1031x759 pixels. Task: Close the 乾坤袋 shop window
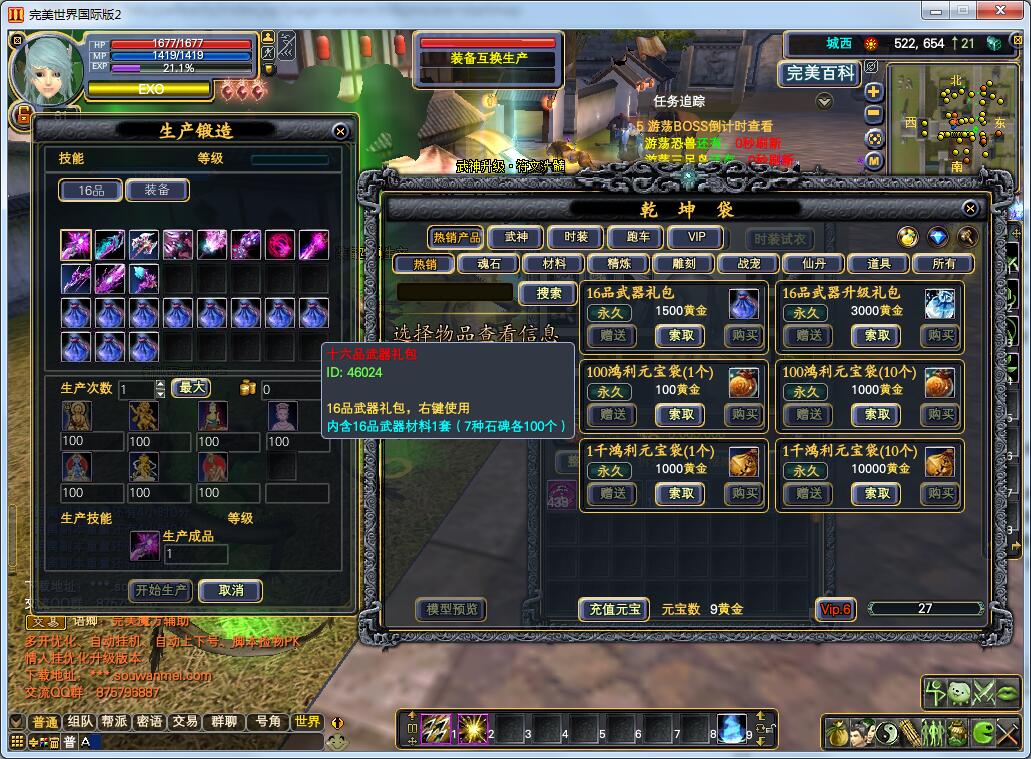coord(970,208)
